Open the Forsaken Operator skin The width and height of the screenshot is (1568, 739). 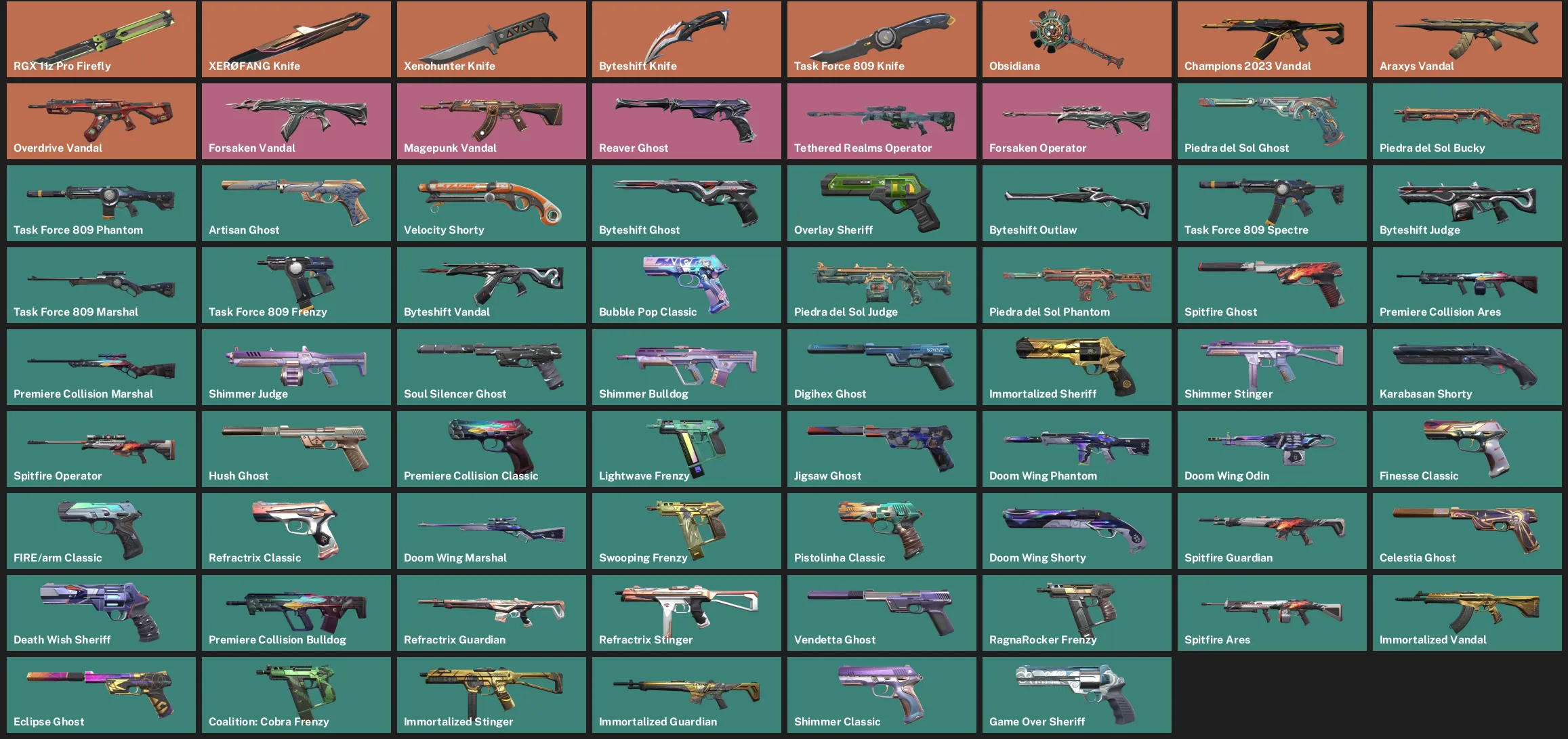coord(1076,121)
